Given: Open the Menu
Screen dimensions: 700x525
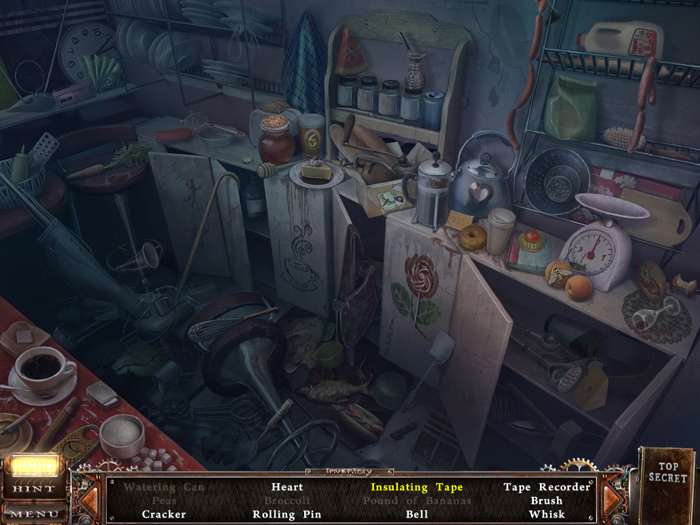Looking at the screenshot, I should tap(34, 514).
